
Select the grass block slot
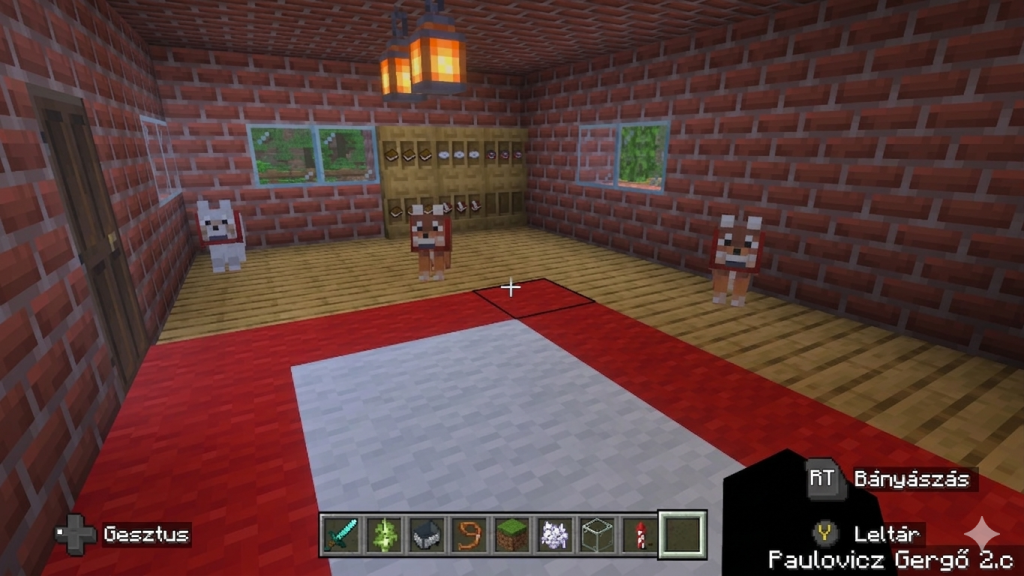point(512,535)
